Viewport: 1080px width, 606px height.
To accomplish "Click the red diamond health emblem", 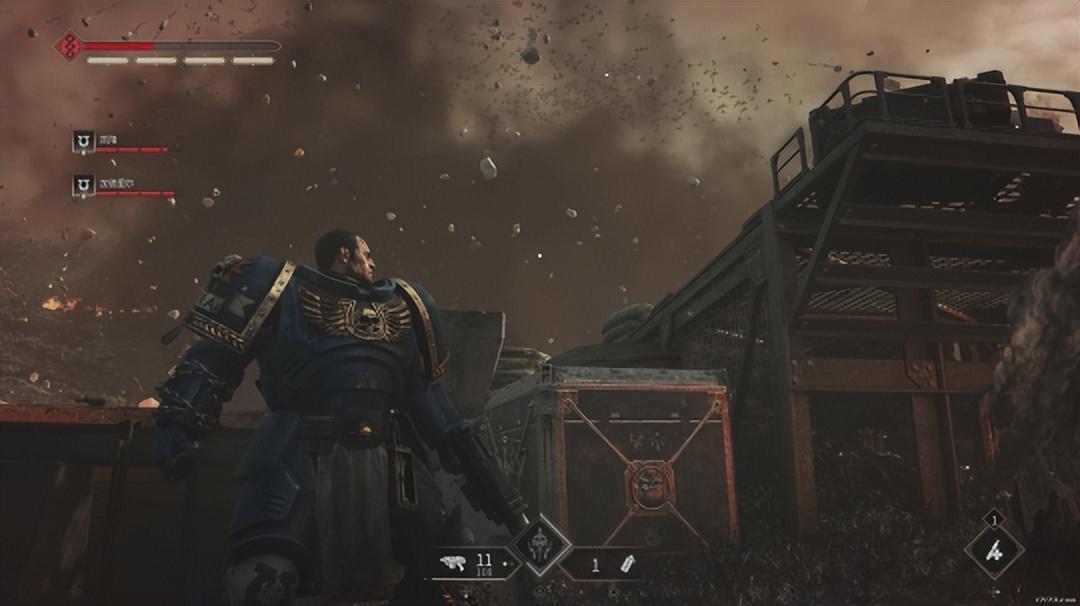I will point(69,46).
